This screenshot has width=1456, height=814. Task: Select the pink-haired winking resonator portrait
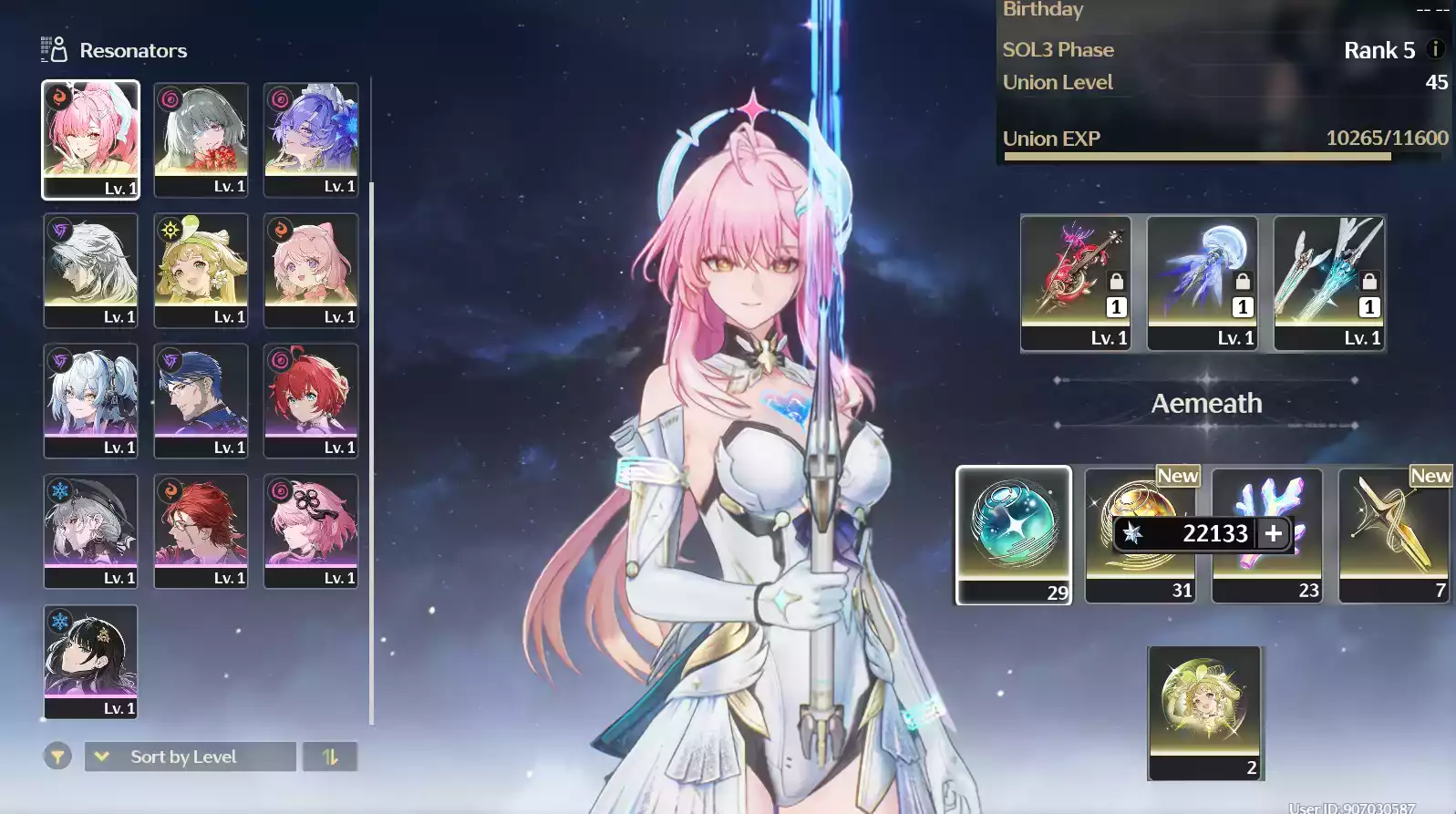pos(90,139)
